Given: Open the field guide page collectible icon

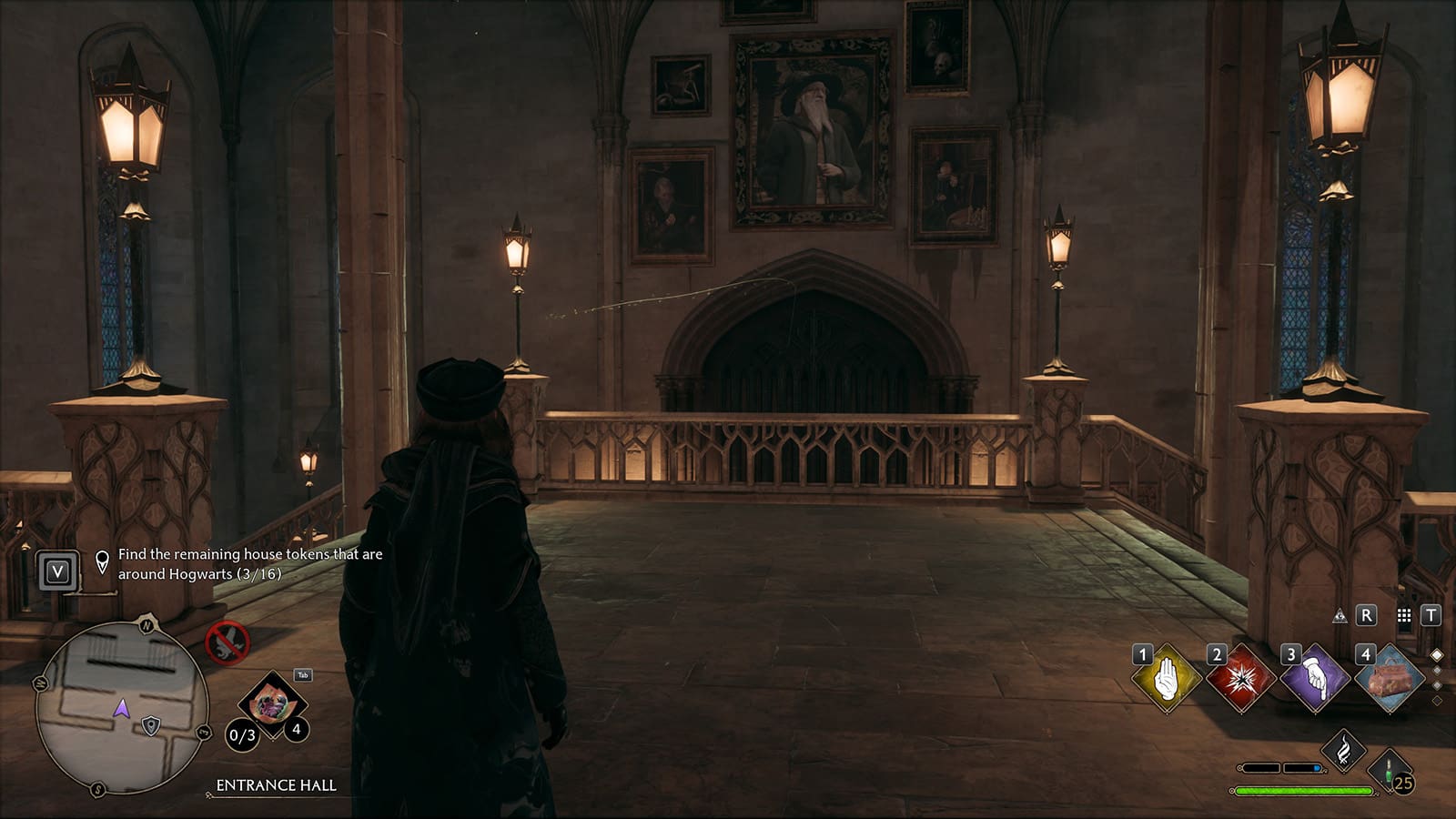Looking at the screenshot, I should click(272, 704).
